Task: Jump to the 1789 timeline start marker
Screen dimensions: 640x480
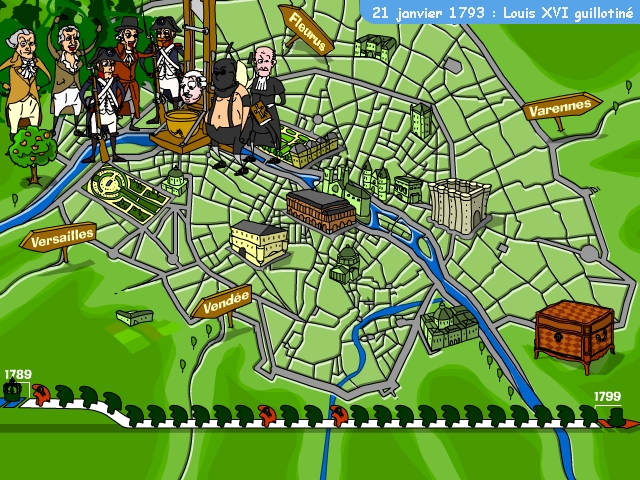Action: tap(13, 391)
